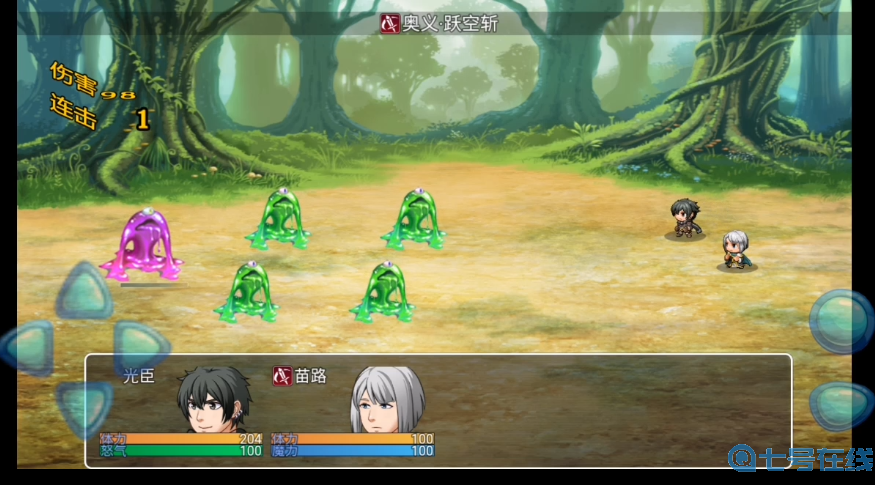Tap the virtual d-pad down arrow
Viewport: 875px width, 485px height.
point(83,403)
